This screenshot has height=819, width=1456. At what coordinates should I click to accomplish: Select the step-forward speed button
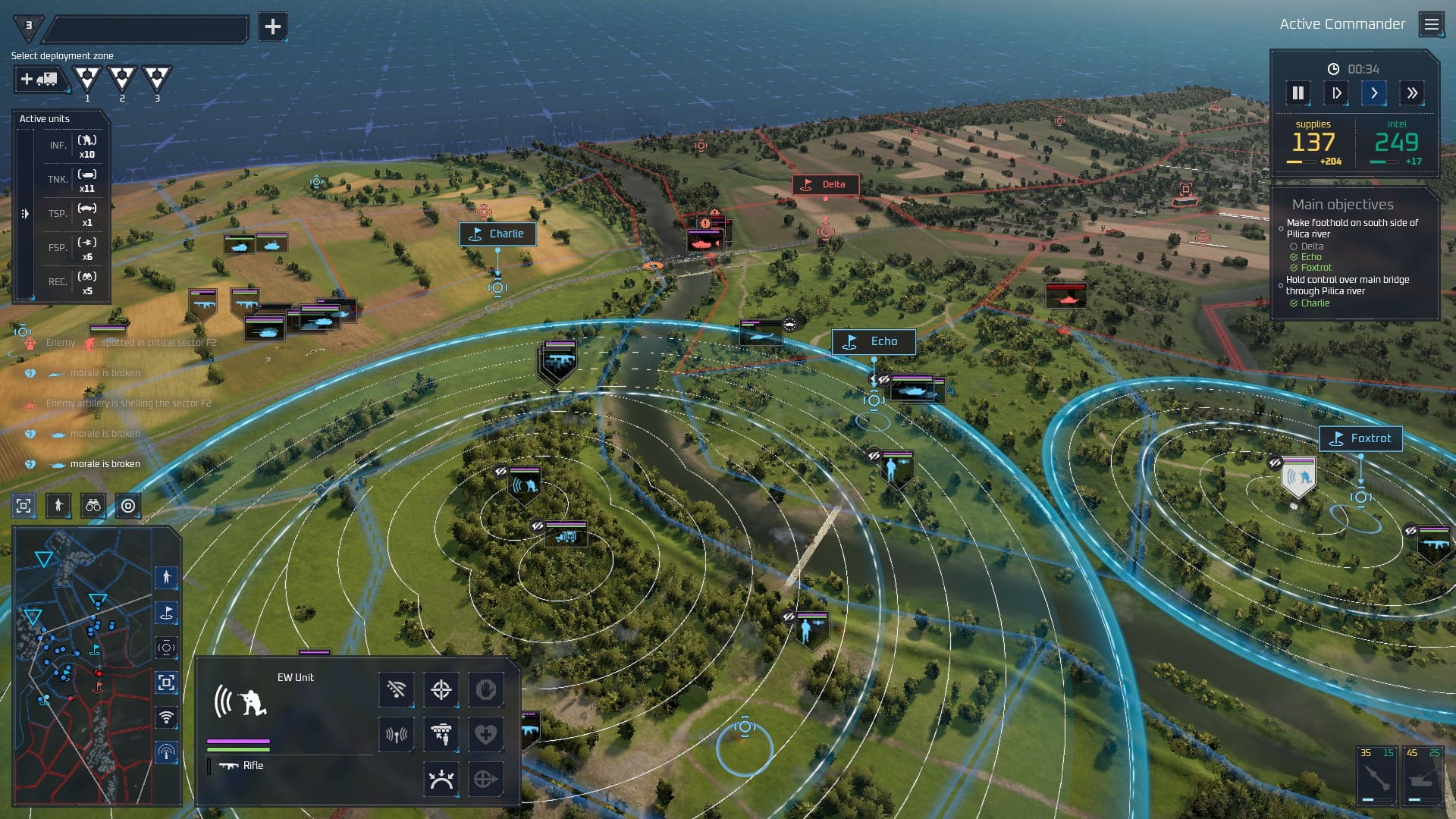[1336, 93]
